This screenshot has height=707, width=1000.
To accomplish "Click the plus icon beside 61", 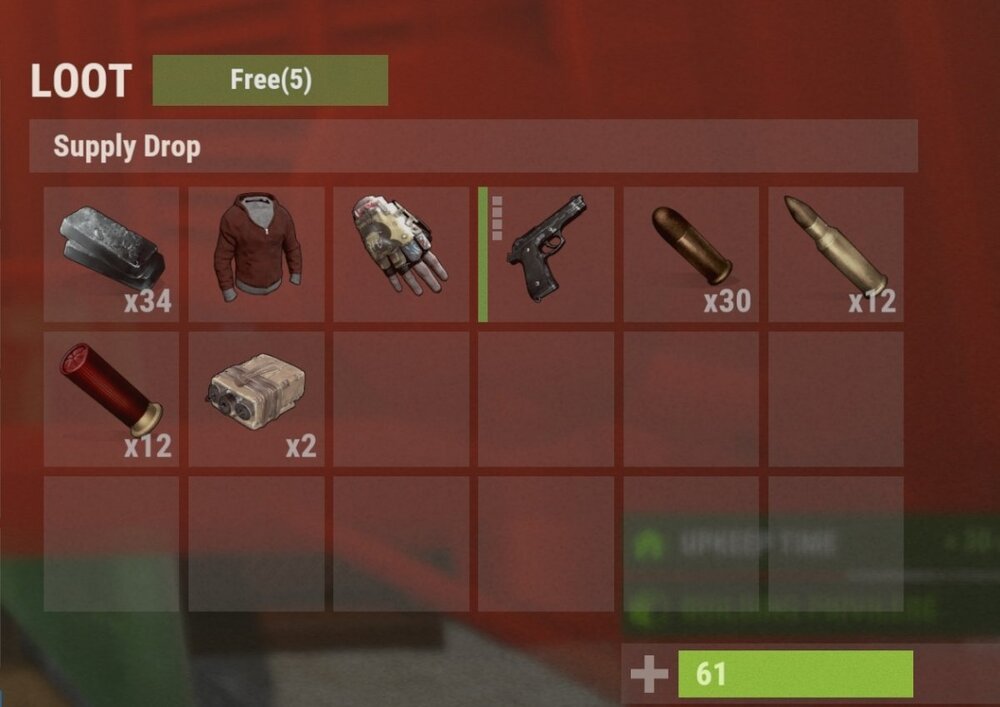I will [649, 675].
